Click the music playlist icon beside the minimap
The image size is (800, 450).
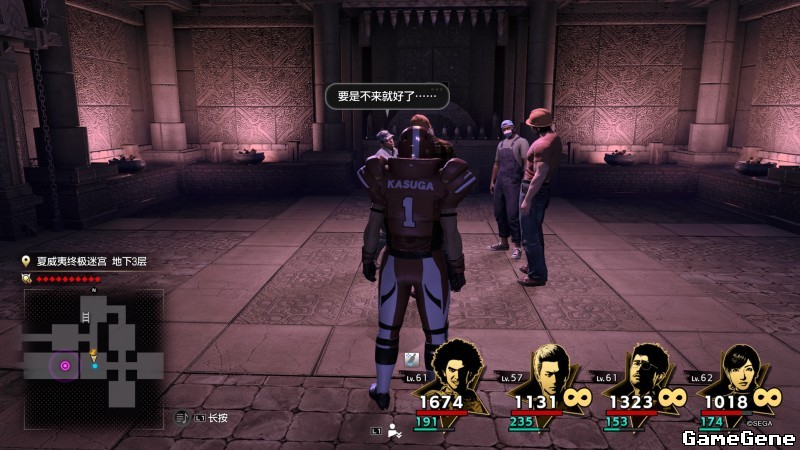pos(182,417)
